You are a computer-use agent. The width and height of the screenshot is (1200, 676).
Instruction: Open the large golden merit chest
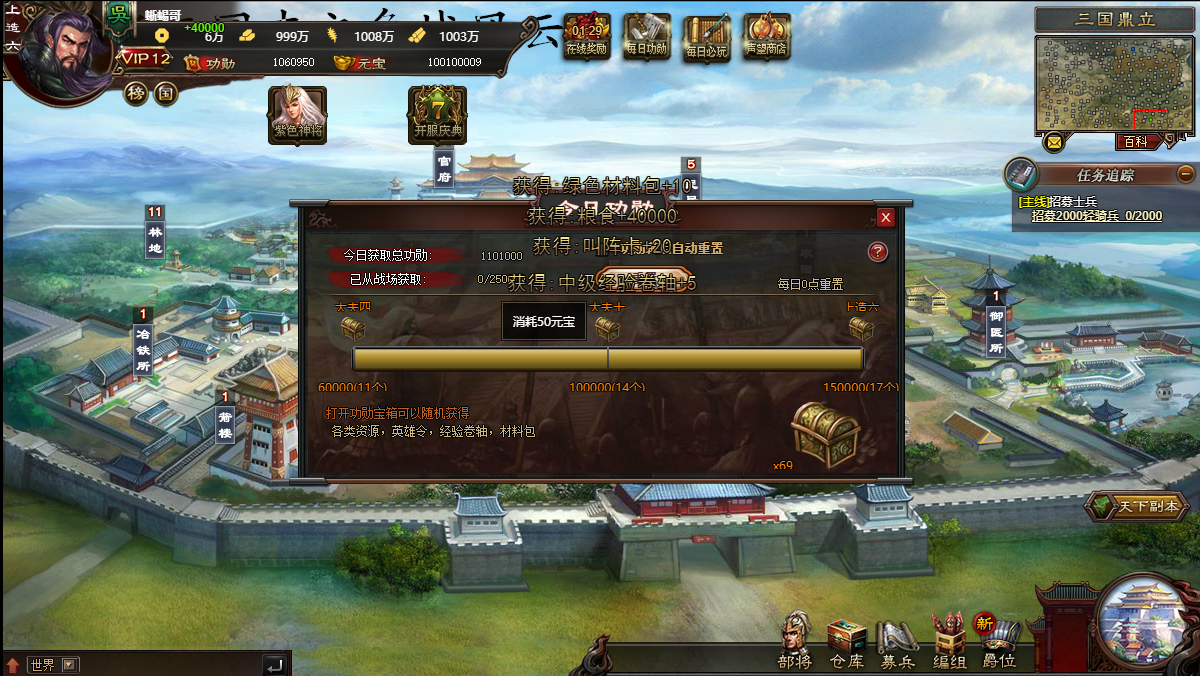click(x=825, y=435)
